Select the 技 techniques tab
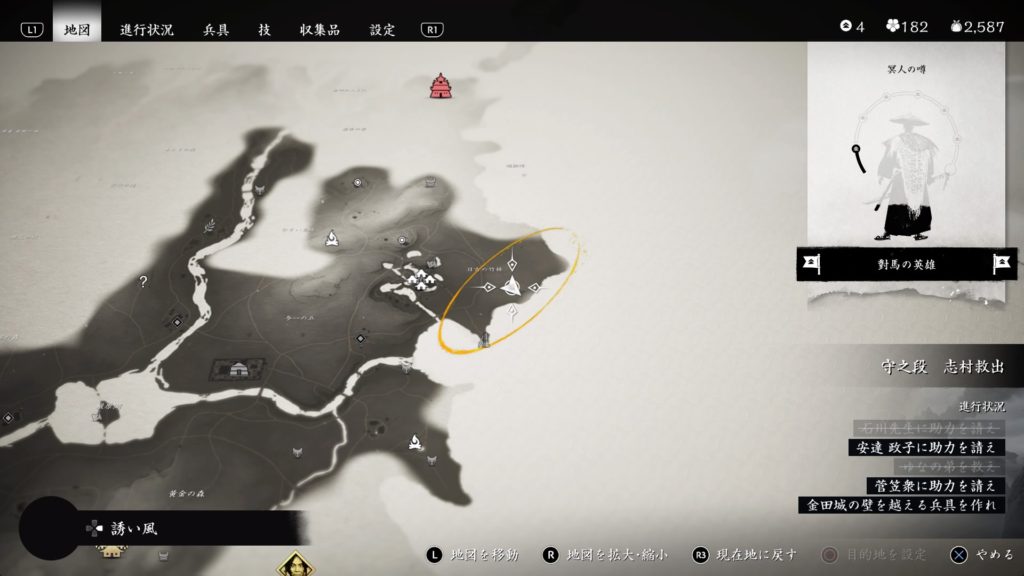The image size is (1024, 576). pos(264,29)
